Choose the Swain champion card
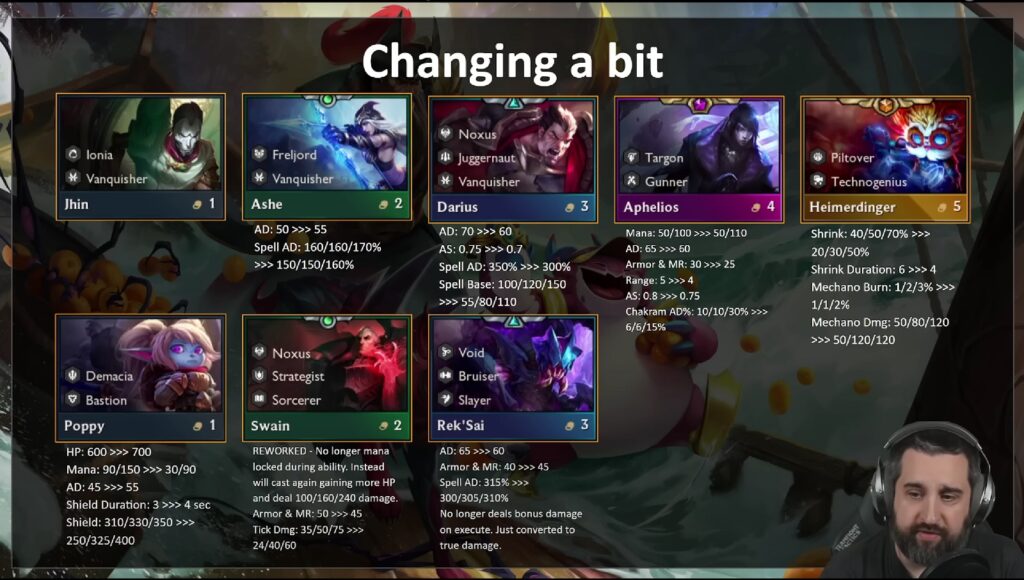Image resolution: width=1024 pixels, height=580 pixels. point(327,377)
